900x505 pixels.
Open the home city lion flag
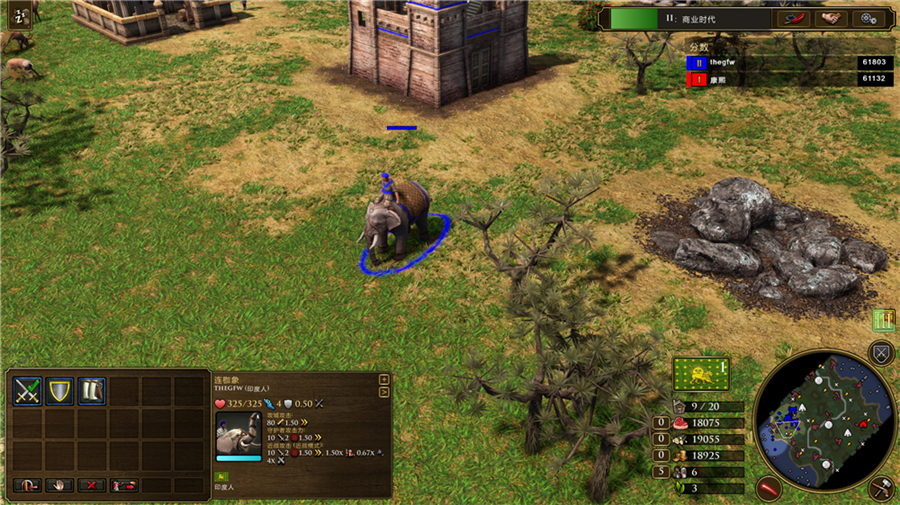coord(700,374)
